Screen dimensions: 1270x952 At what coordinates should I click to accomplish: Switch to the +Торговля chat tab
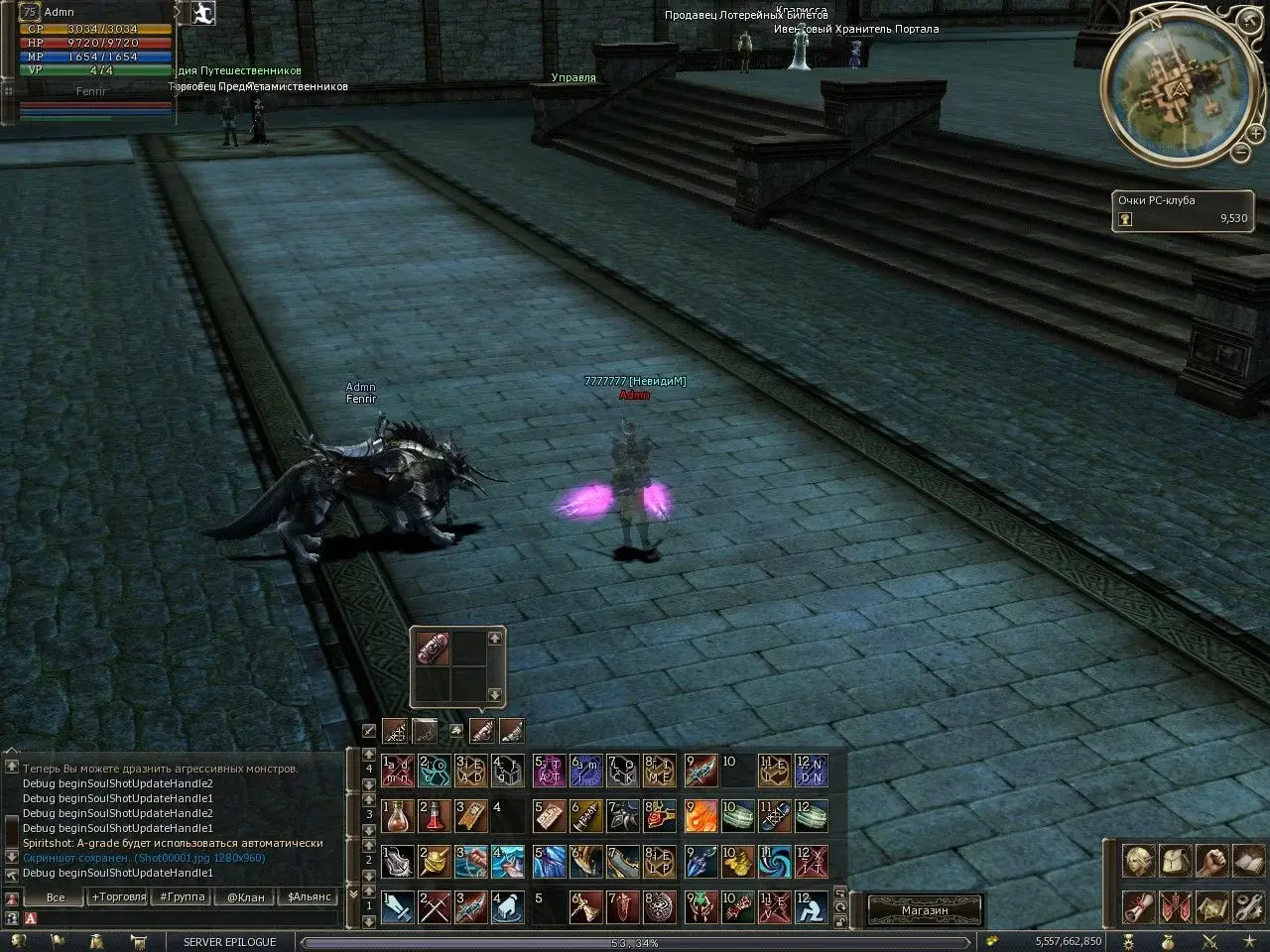[x=118, y=896]
